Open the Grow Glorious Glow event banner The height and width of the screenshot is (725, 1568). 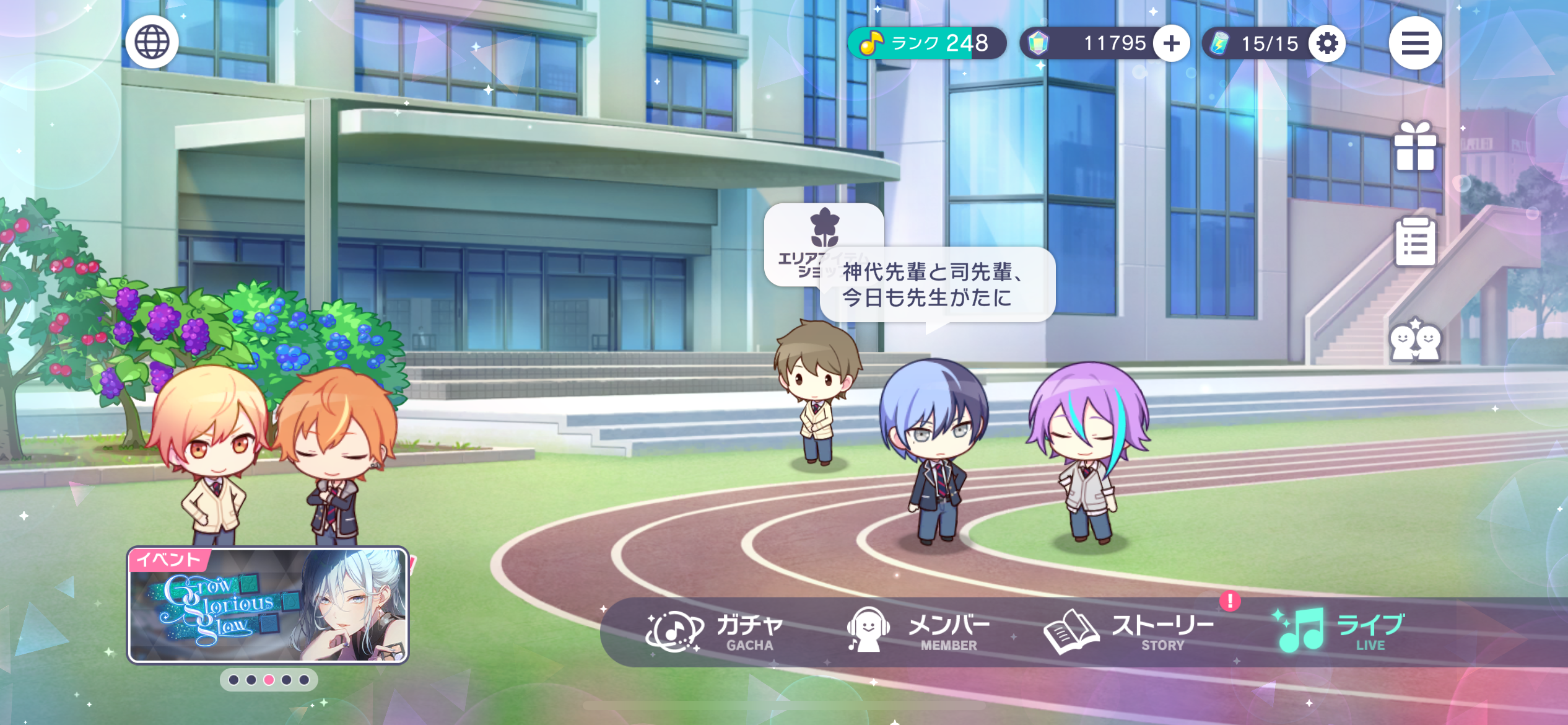268,605
